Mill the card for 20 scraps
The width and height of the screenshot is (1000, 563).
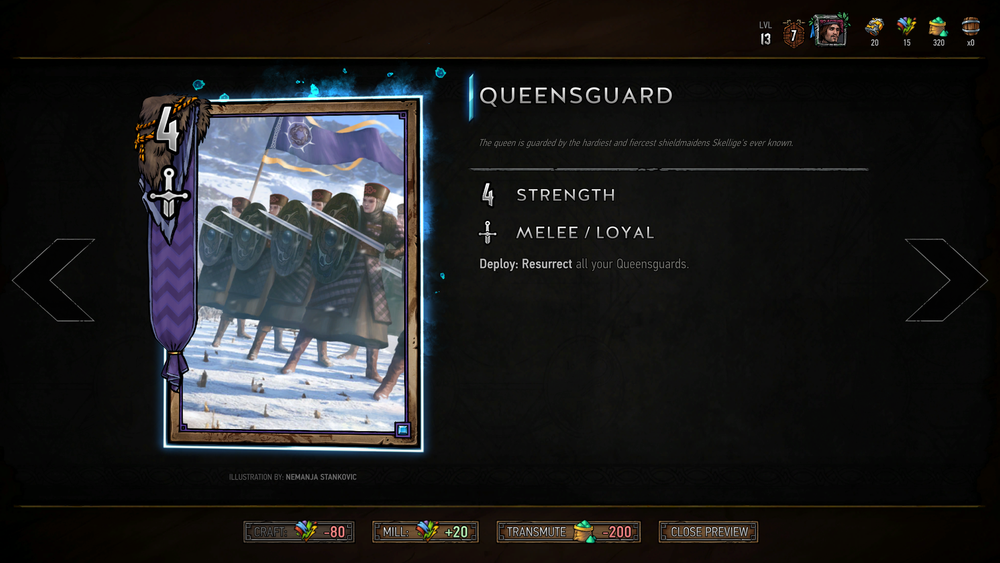pos(425,532)
